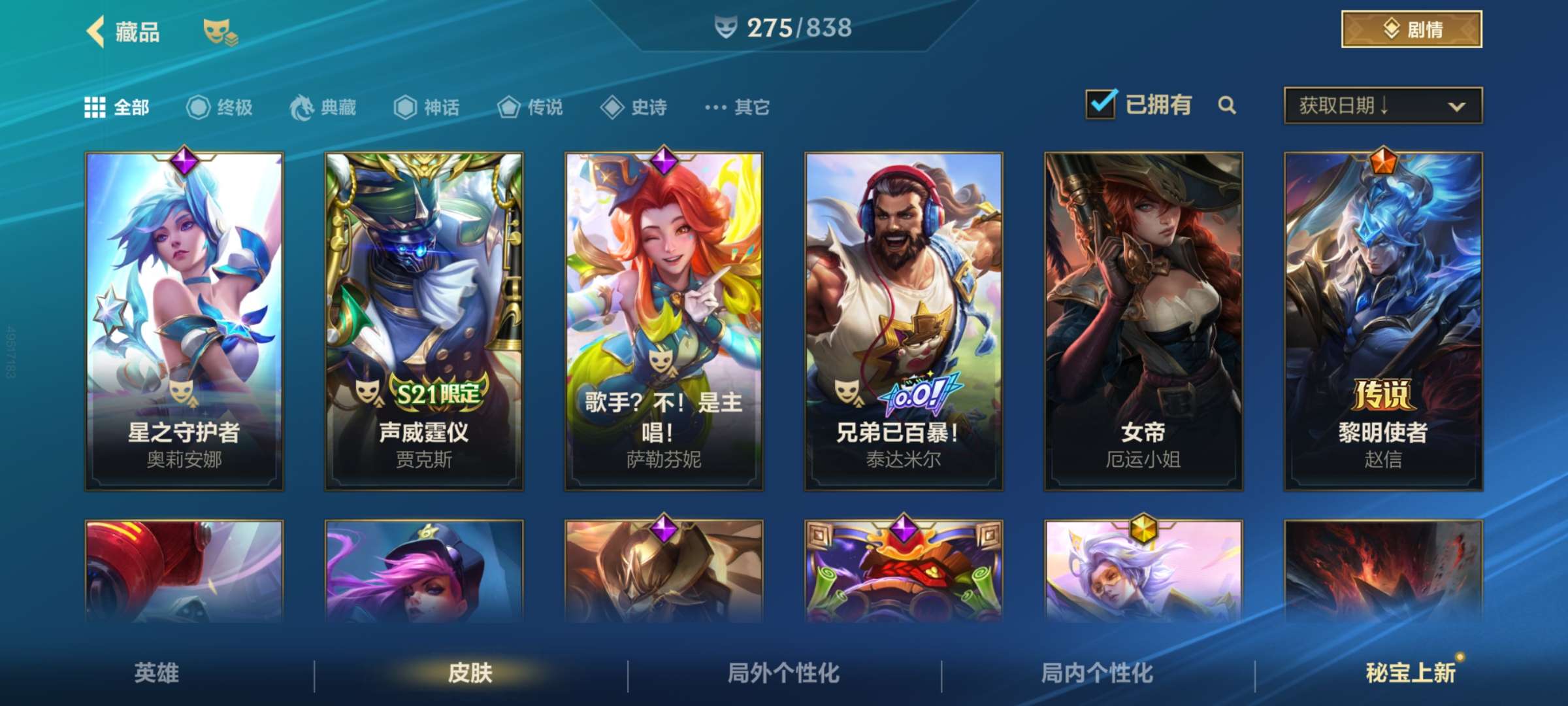1568x706 pixels.
Task: Click the purple rarity gem above 萨勒芬妮 skin
Action: pos(664,160)
